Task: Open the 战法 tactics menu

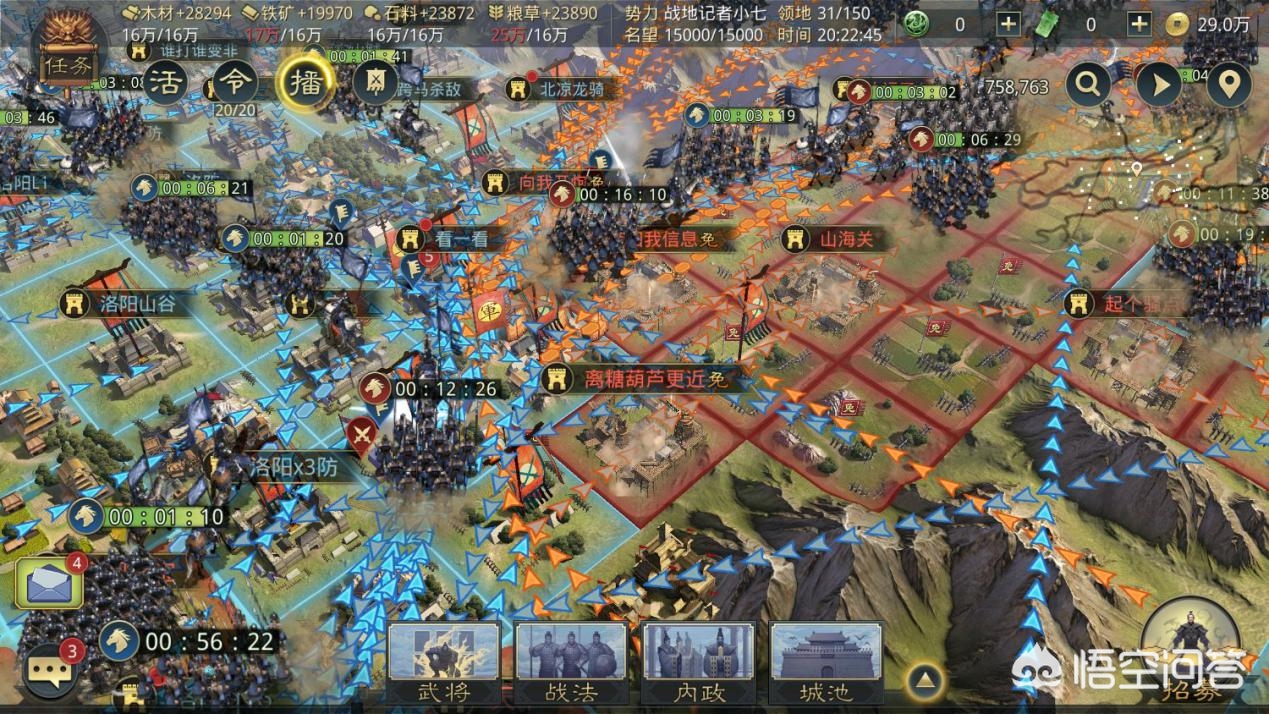Action: 571,663
